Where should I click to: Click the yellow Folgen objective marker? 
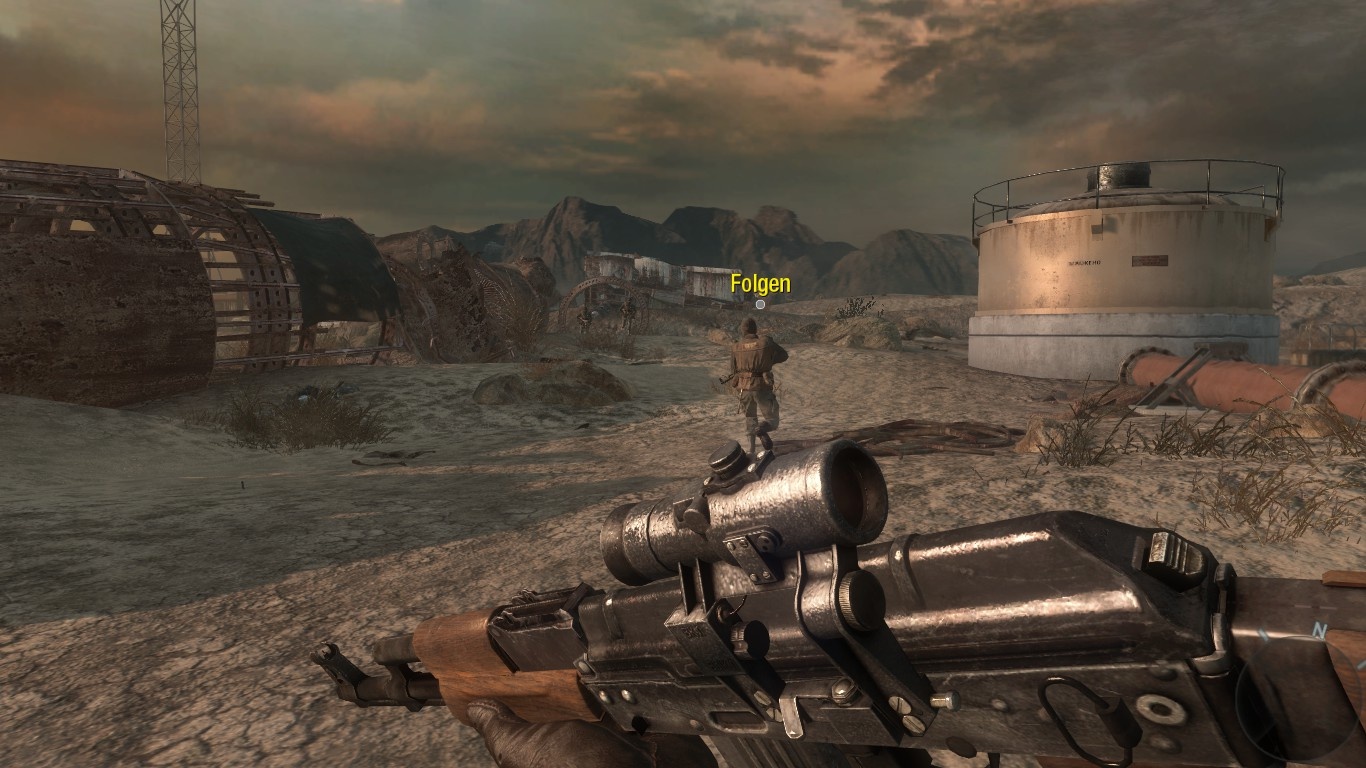pyautogui.click(x=760, y=286)
